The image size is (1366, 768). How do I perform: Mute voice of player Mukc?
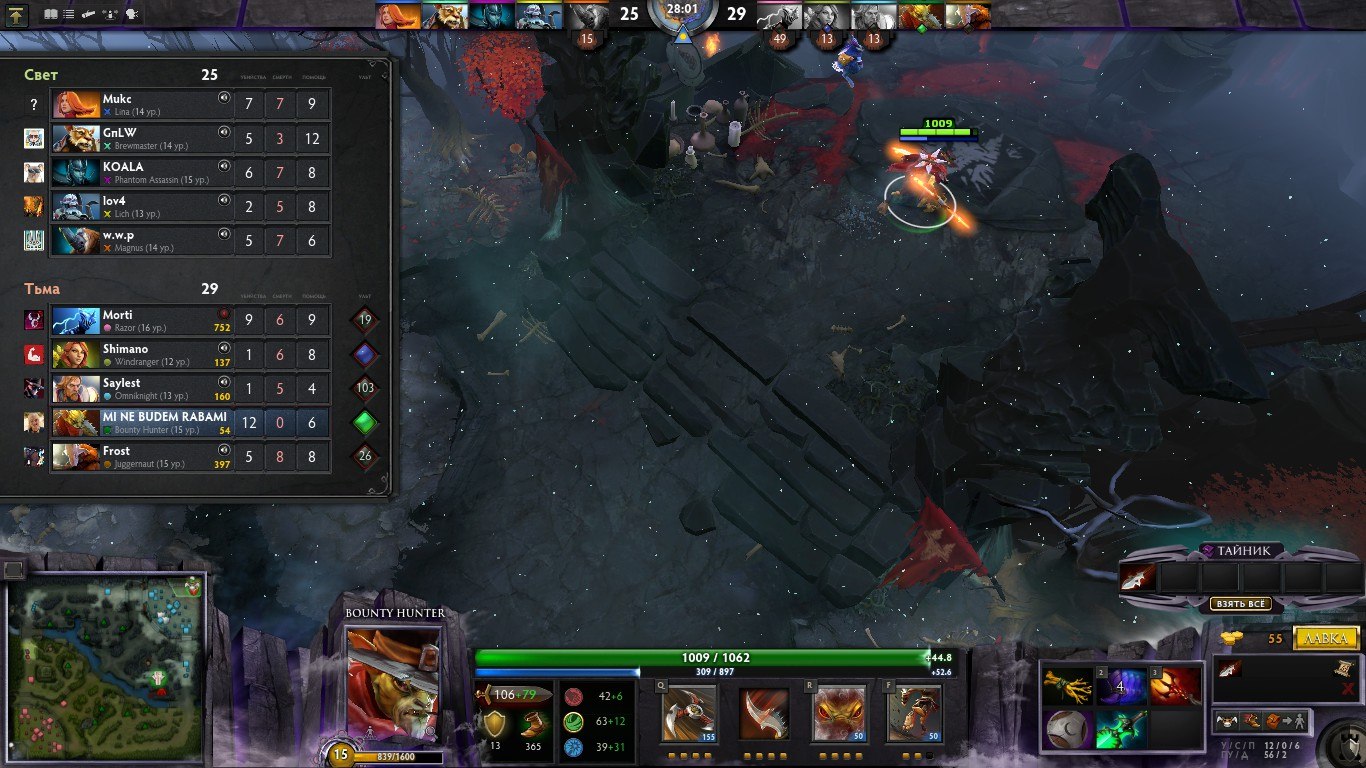pos(224,99)
